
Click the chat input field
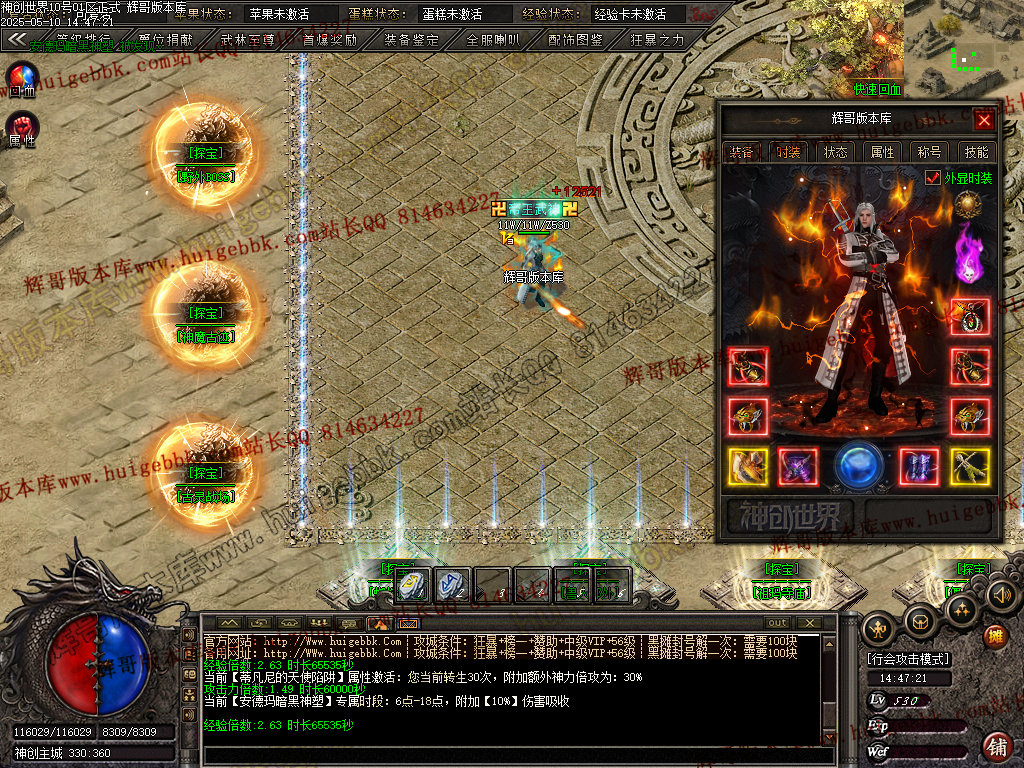tap(515, 756)
